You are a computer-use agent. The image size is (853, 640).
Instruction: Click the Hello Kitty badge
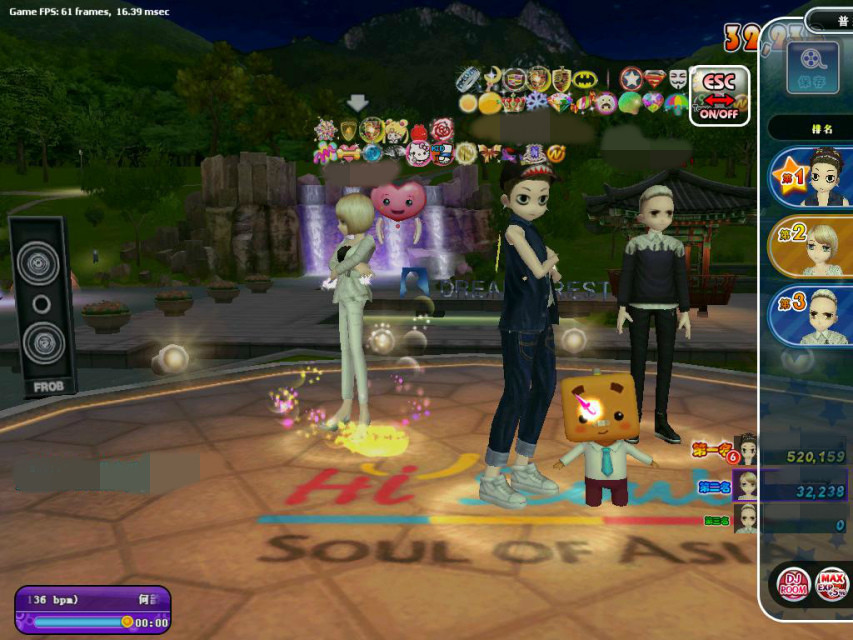(x=419, y=153)
